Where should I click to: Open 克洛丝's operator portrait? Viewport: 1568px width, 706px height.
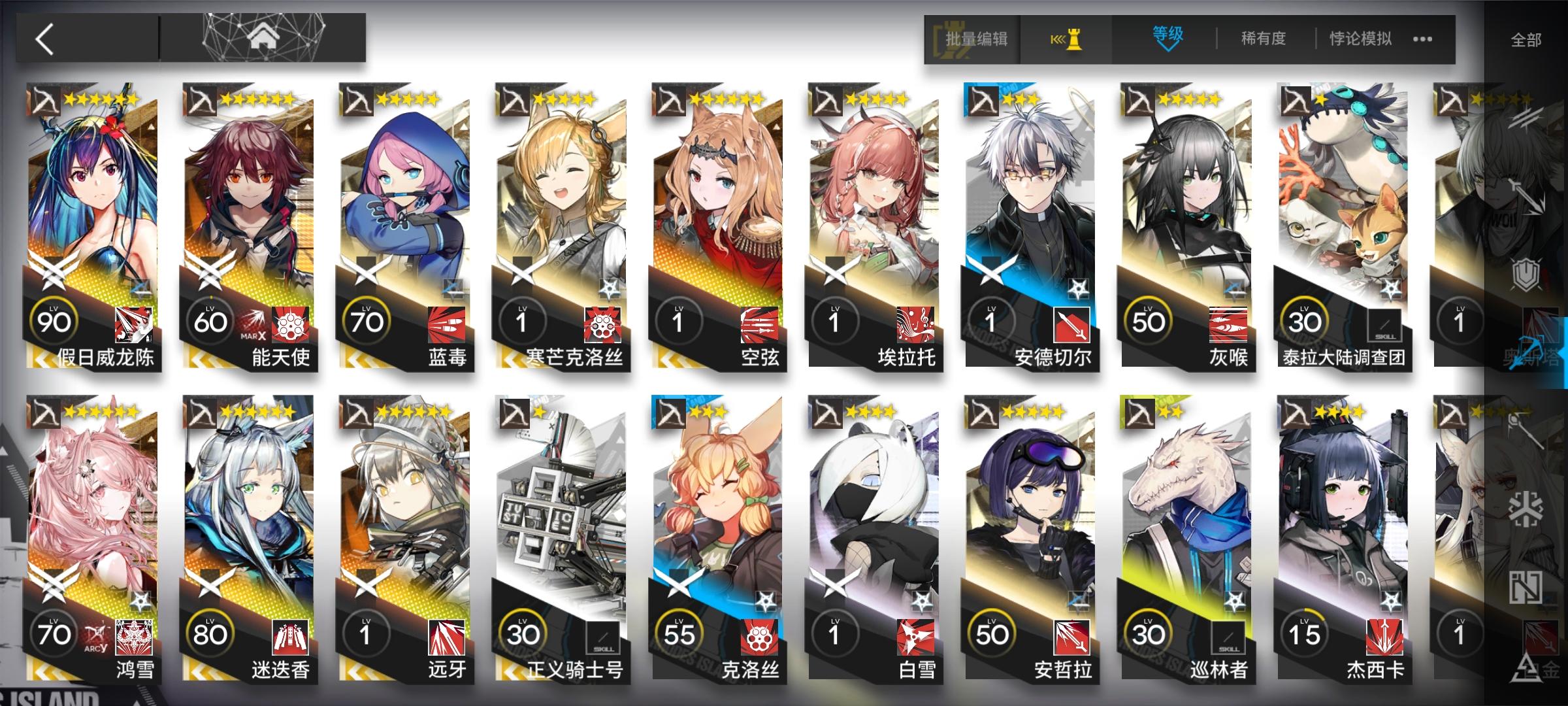tap(719, 510)
